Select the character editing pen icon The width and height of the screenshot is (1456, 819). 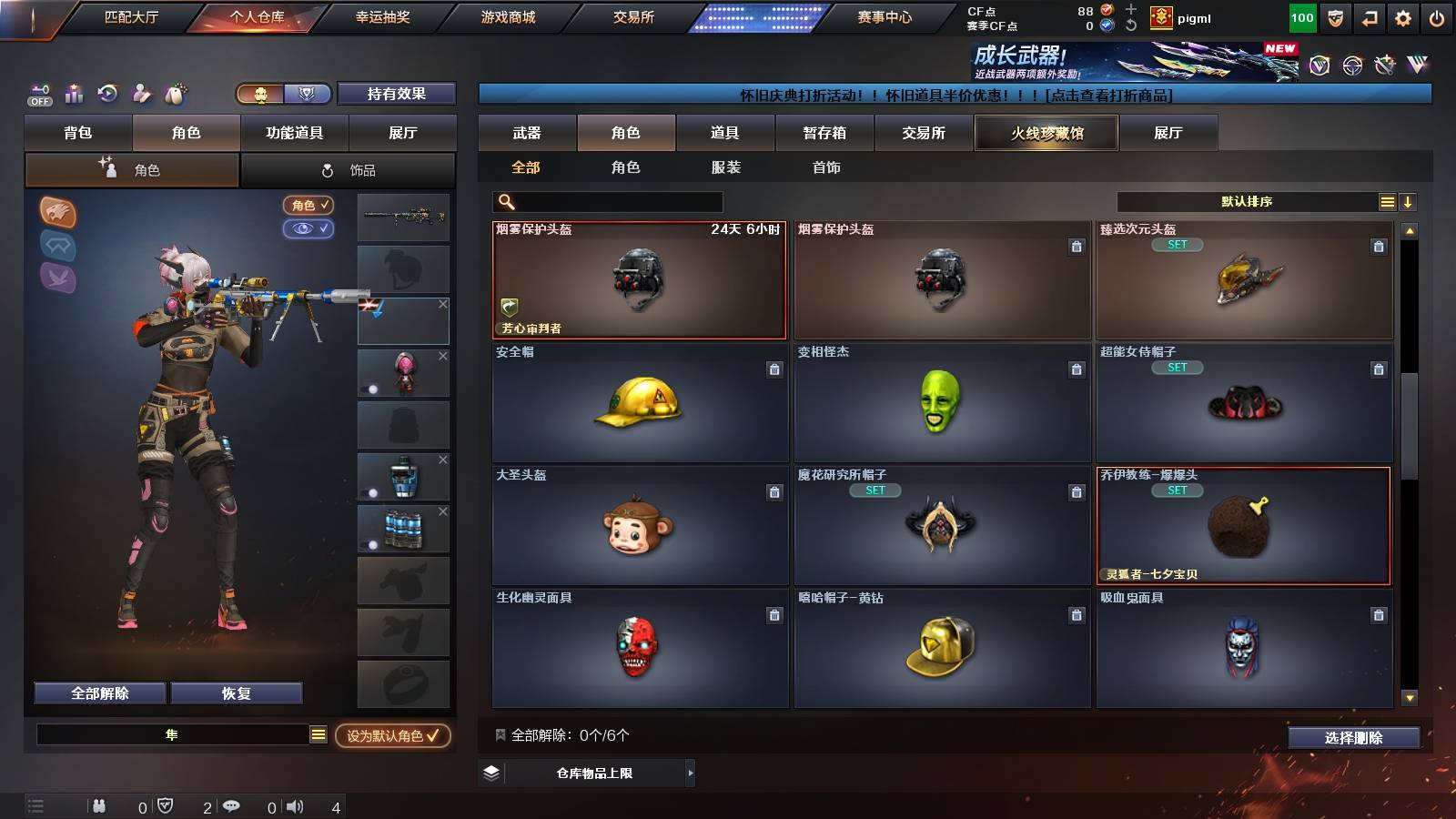coord(141,94)
